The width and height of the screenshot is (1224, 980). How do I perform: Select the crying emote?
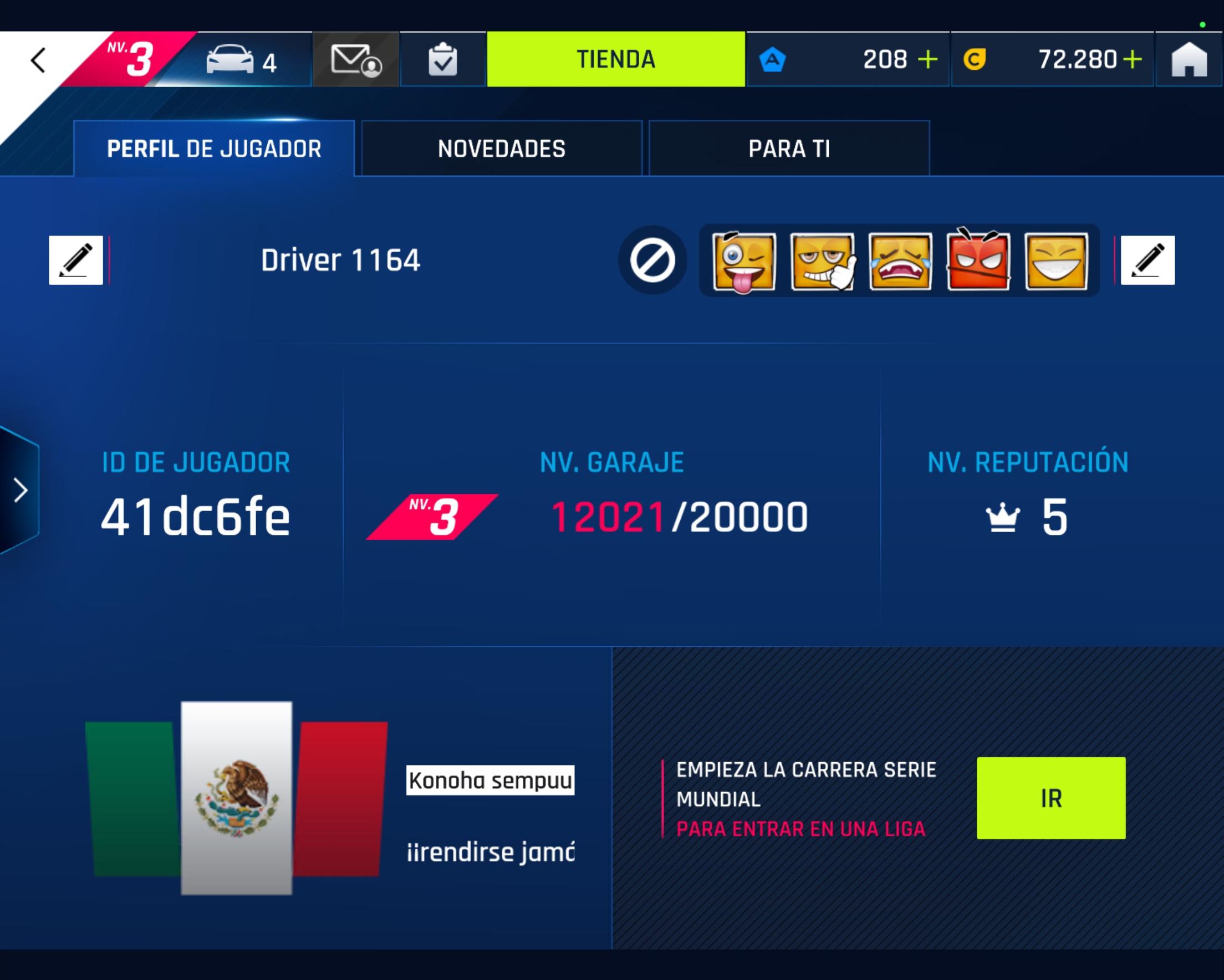click(x=899, y=261)
